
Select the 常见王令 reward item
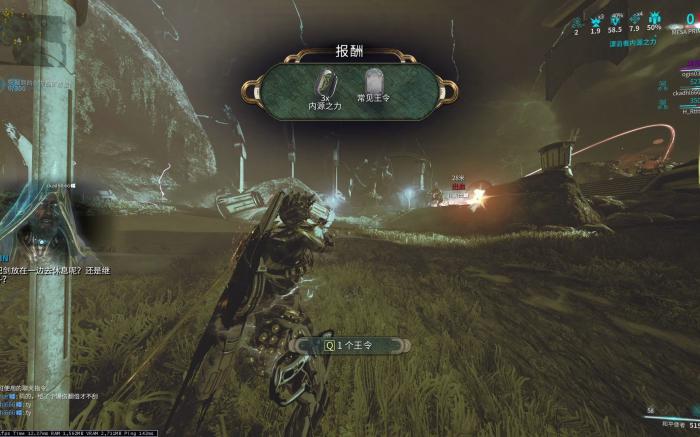coord(373,85)
